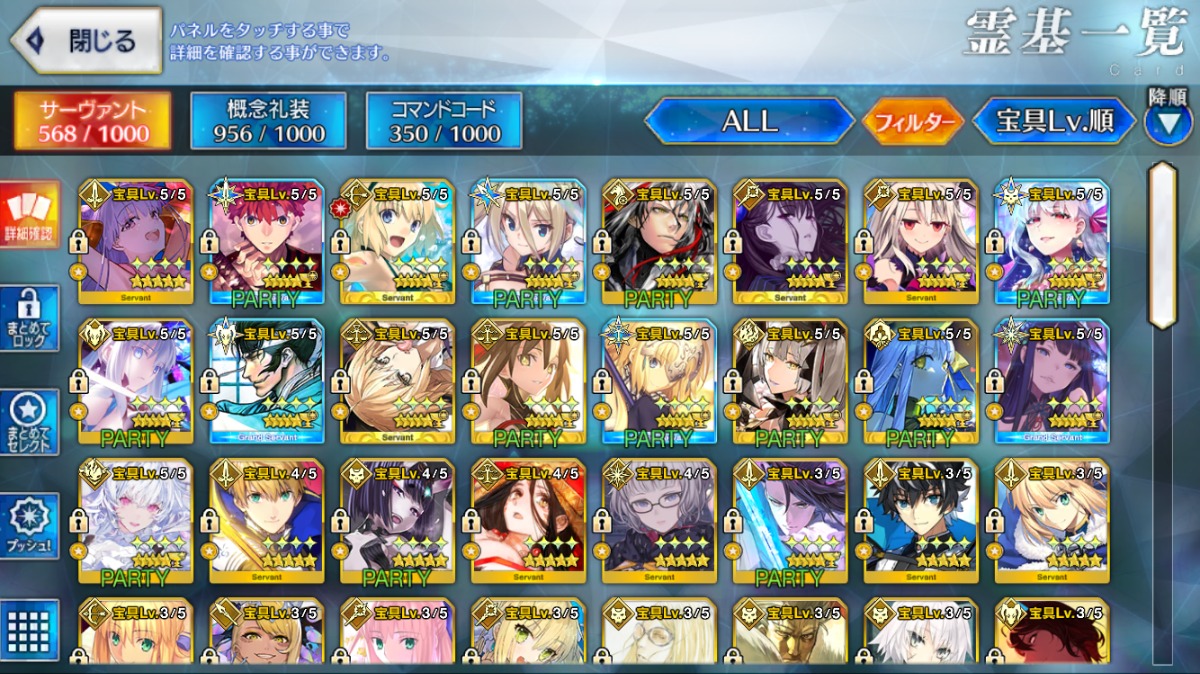This screenshot has height=674, width=1200.
Task: Change the grid view layout icon
Action: pyautogui.click(x=30, y=628)
